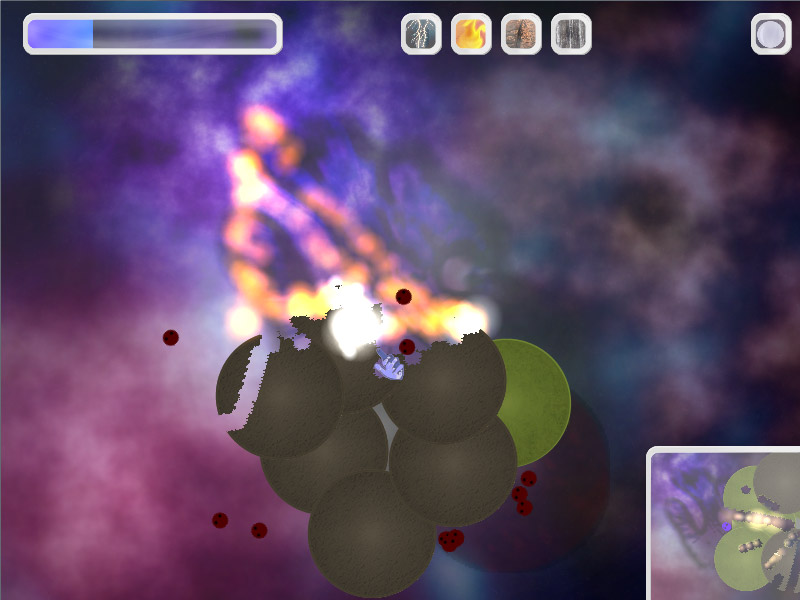Screen dimensions: 800x600
Task: Click the round white orb button
Action: coord(771,34)
